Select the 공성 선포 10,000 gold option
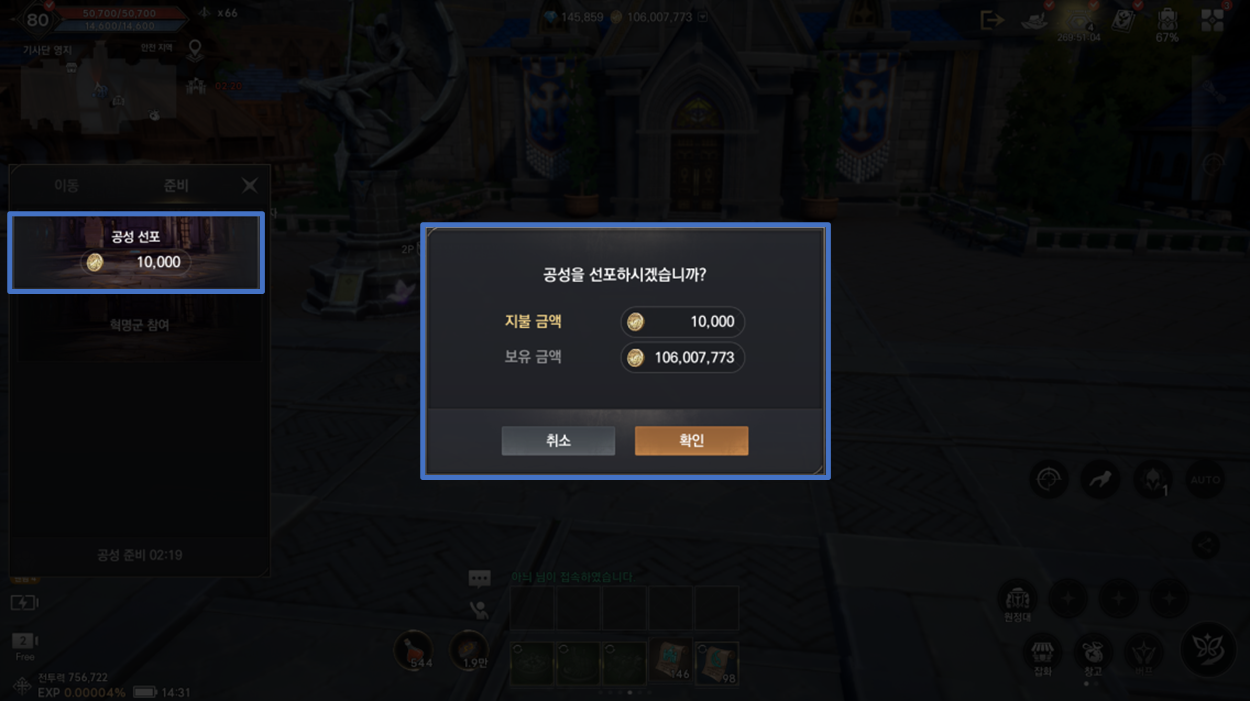1250x701 pixels. (136, 252)
